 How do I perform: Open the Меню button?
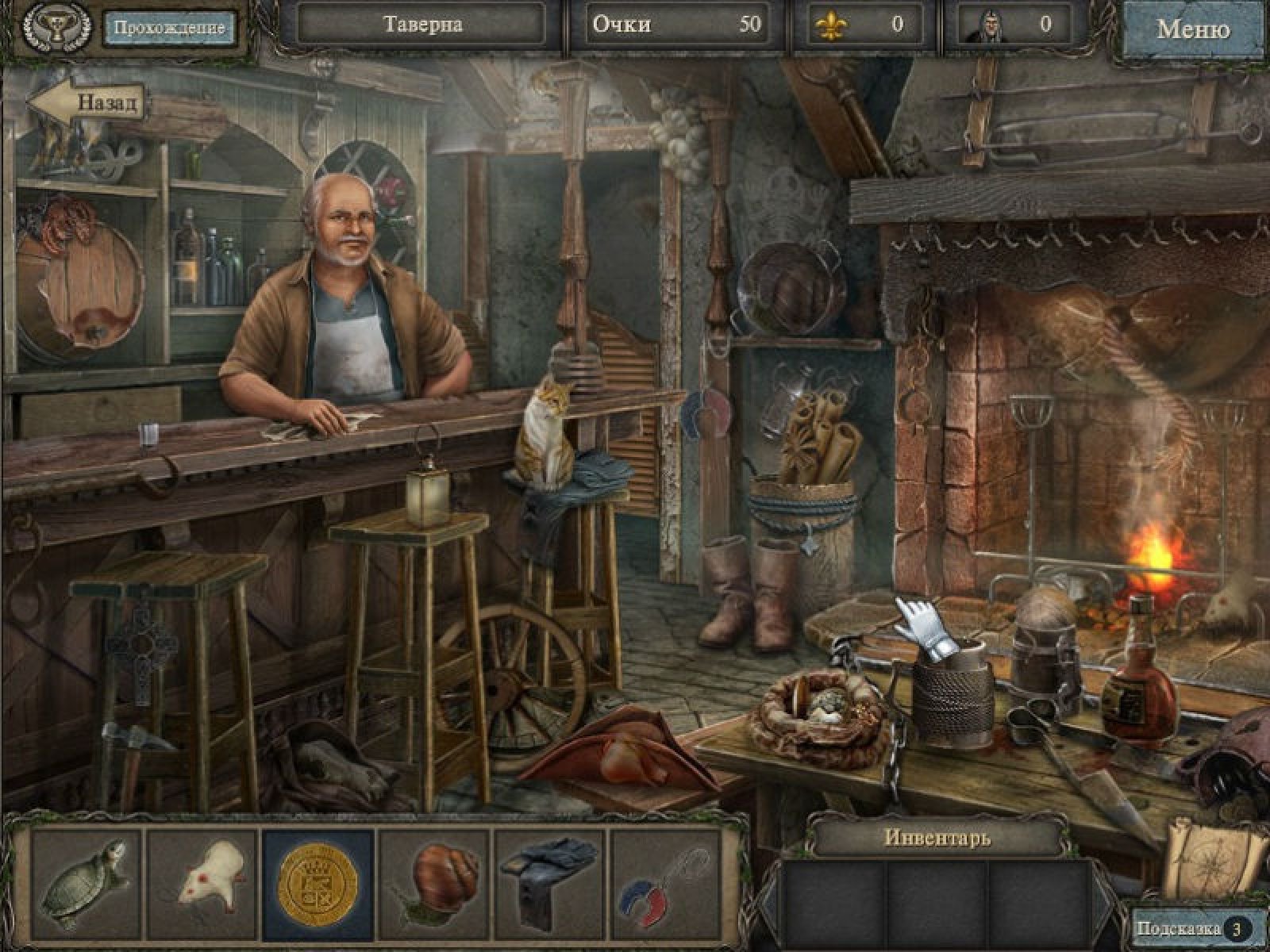(1194, 29)
